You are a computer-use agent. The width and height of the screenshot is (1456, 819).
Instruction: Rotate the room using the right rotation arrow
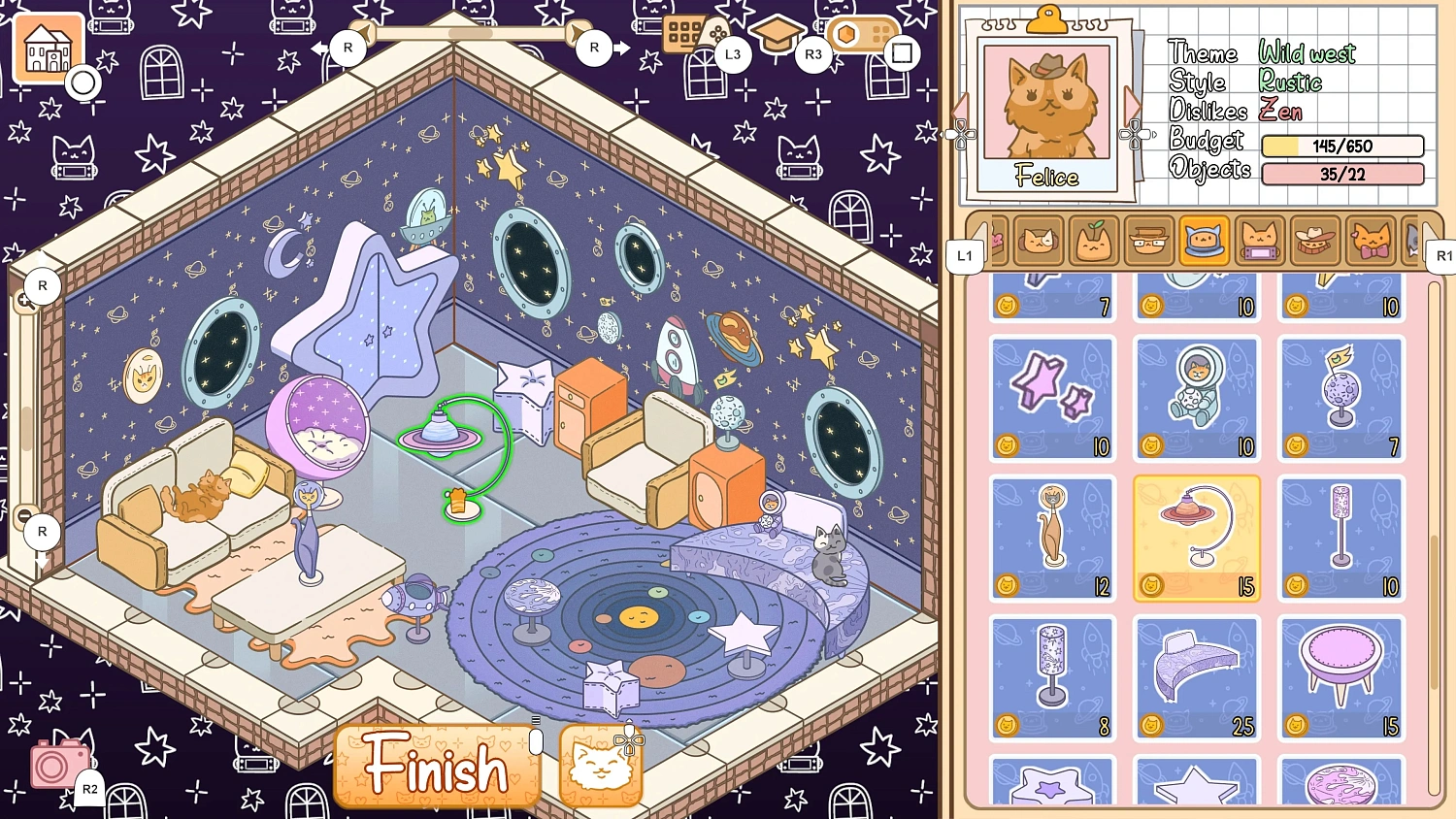[x=621, y=47]
